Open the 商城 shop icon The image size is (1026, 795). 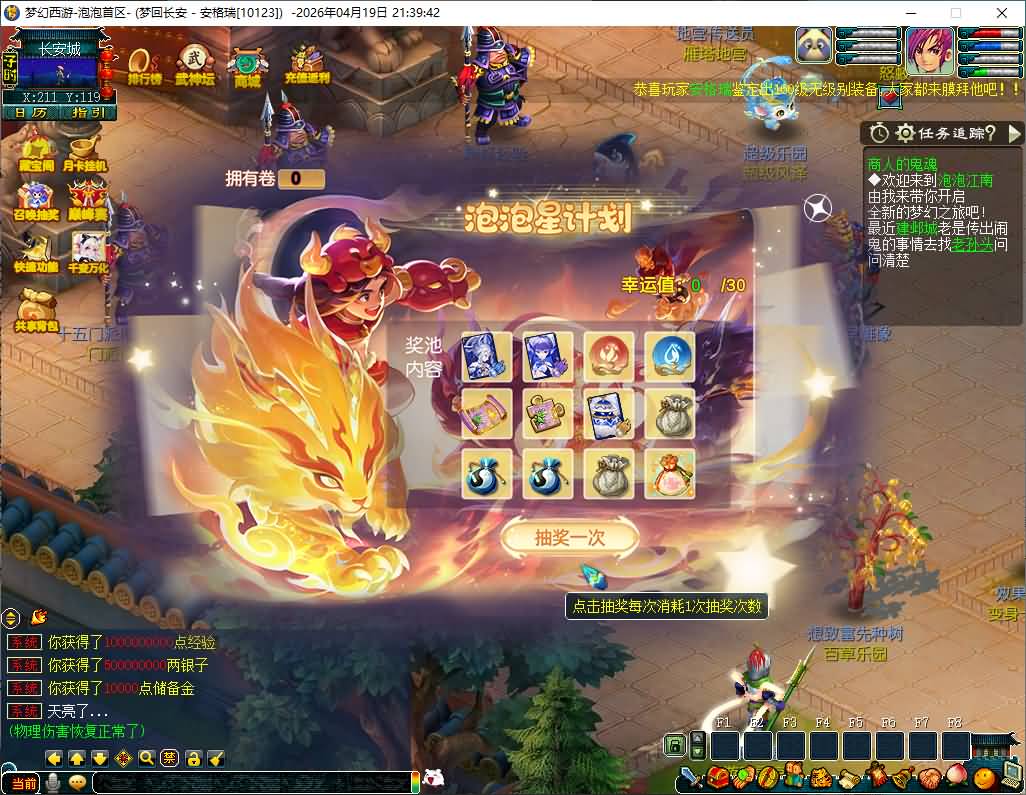(247, 66)
